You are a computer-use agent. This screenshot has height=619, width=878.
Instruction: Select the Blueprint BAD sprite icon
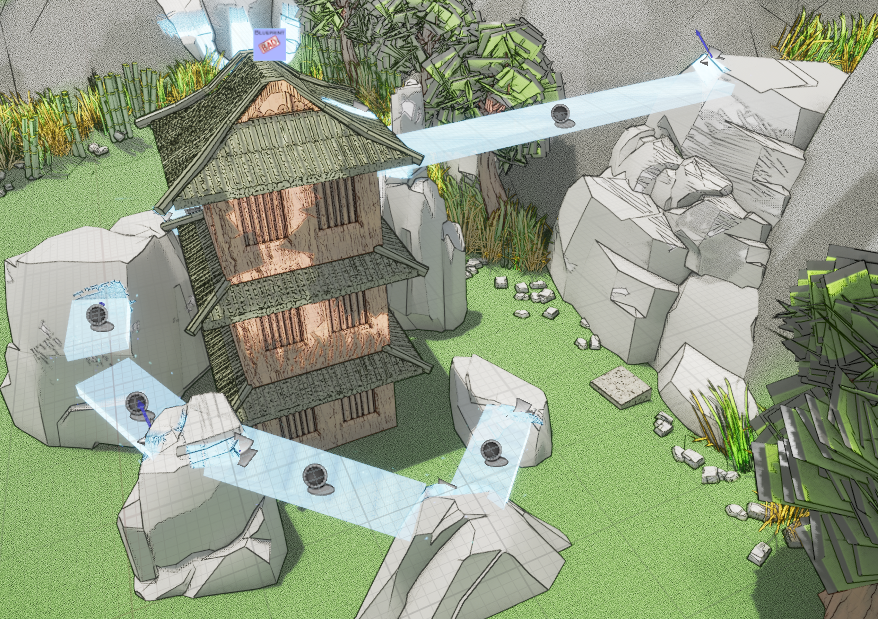(269, 44)
